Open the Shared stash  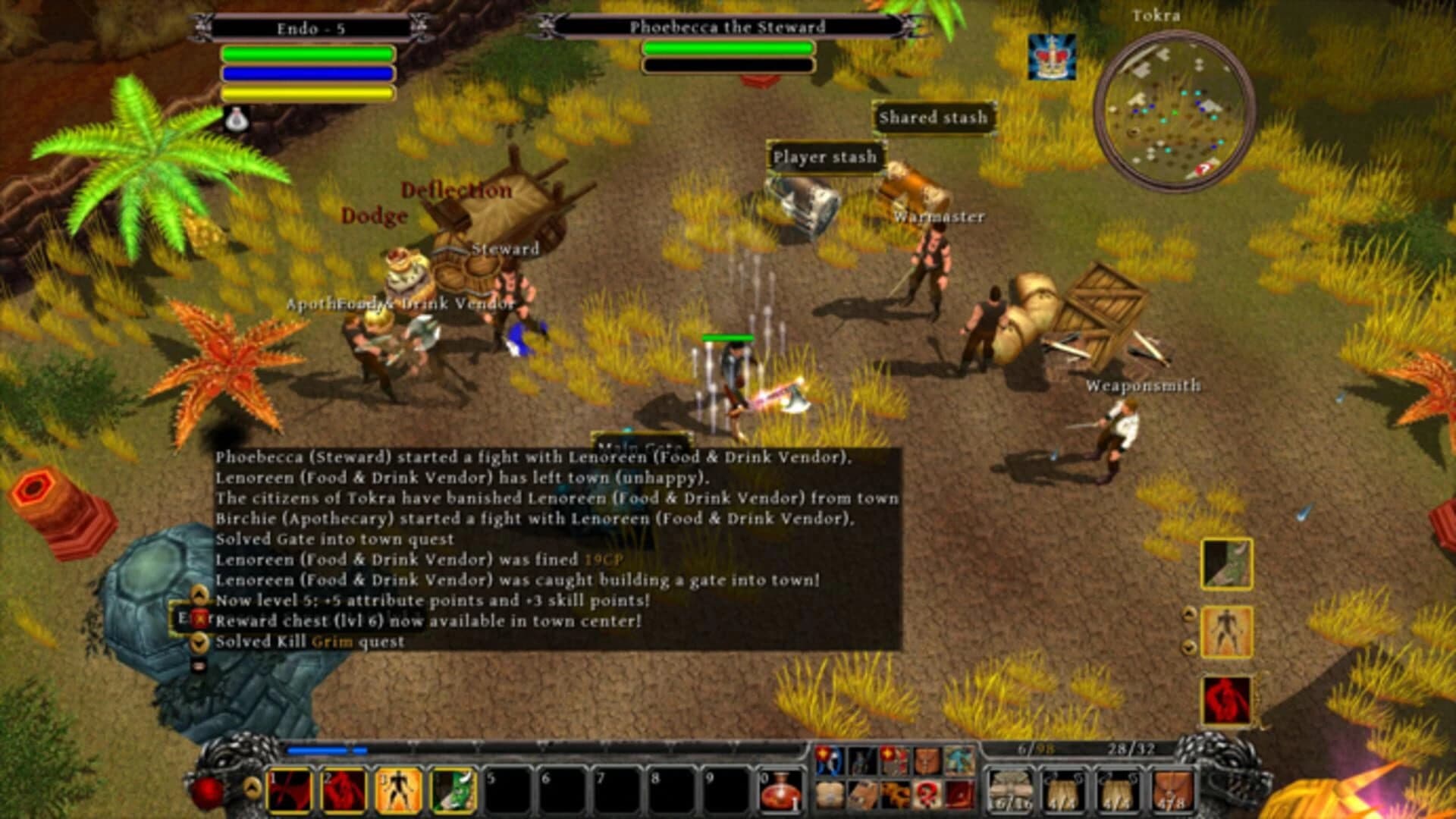[933, 118]
